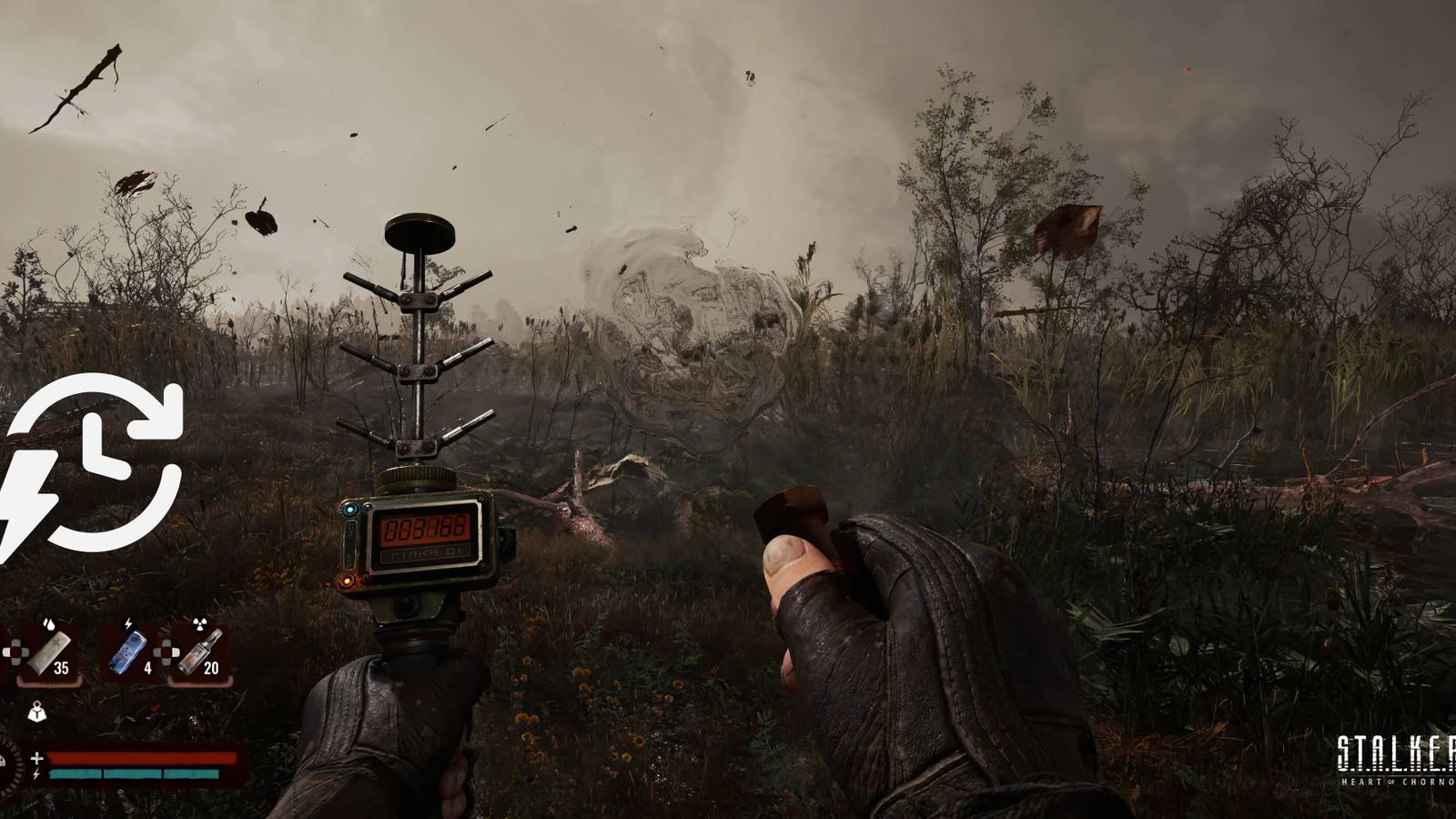Viewport: 1456px width, 819px height.
Task: Click the radiation hazard icon above the vodka
Action: click(199, 622)
